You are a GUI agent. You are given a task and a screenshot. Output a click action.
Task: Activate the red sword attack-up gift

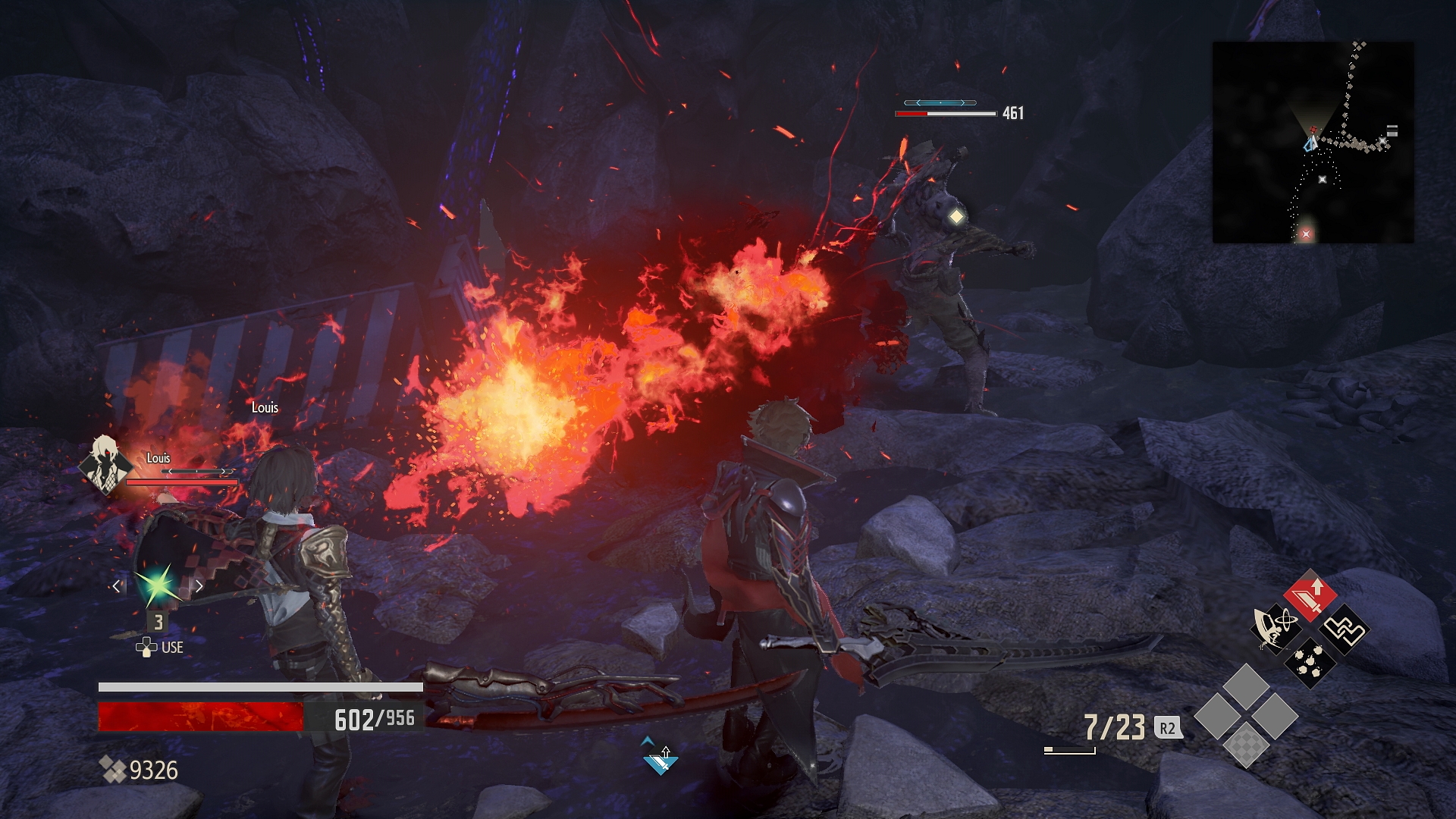point(1310,595)
